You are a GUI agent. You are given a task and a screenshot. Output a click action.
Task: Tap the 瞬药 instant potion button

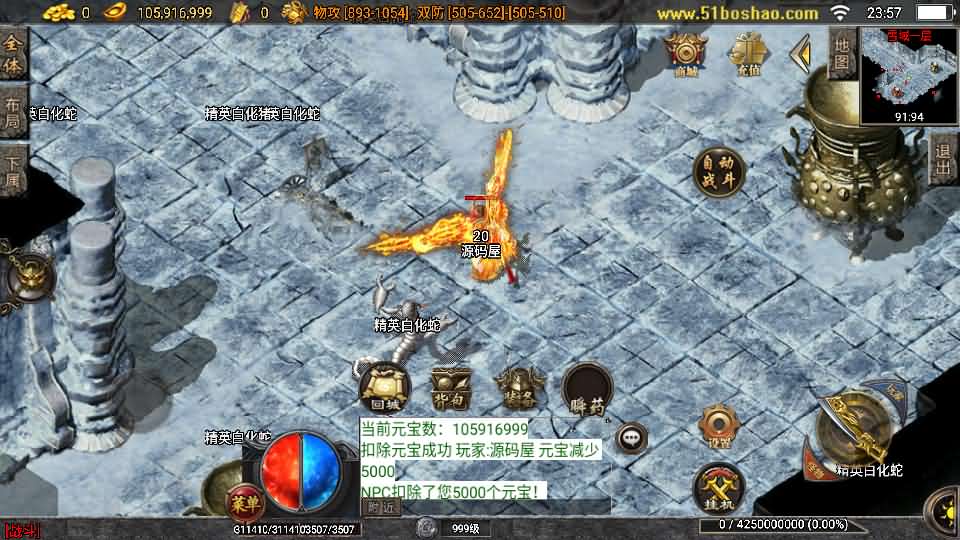(x=587, y=389)
